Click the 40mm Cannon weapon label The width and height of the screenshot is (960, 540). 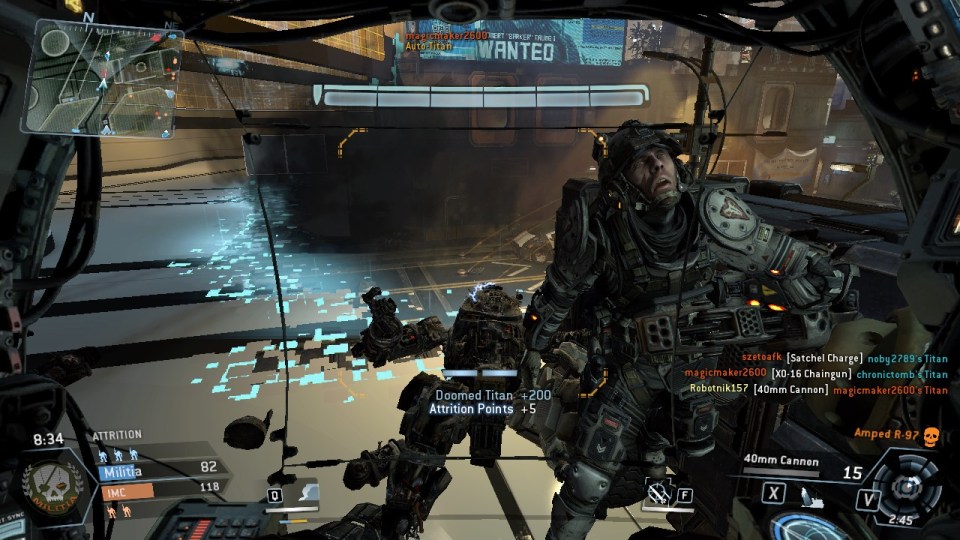tap(781, 461)
